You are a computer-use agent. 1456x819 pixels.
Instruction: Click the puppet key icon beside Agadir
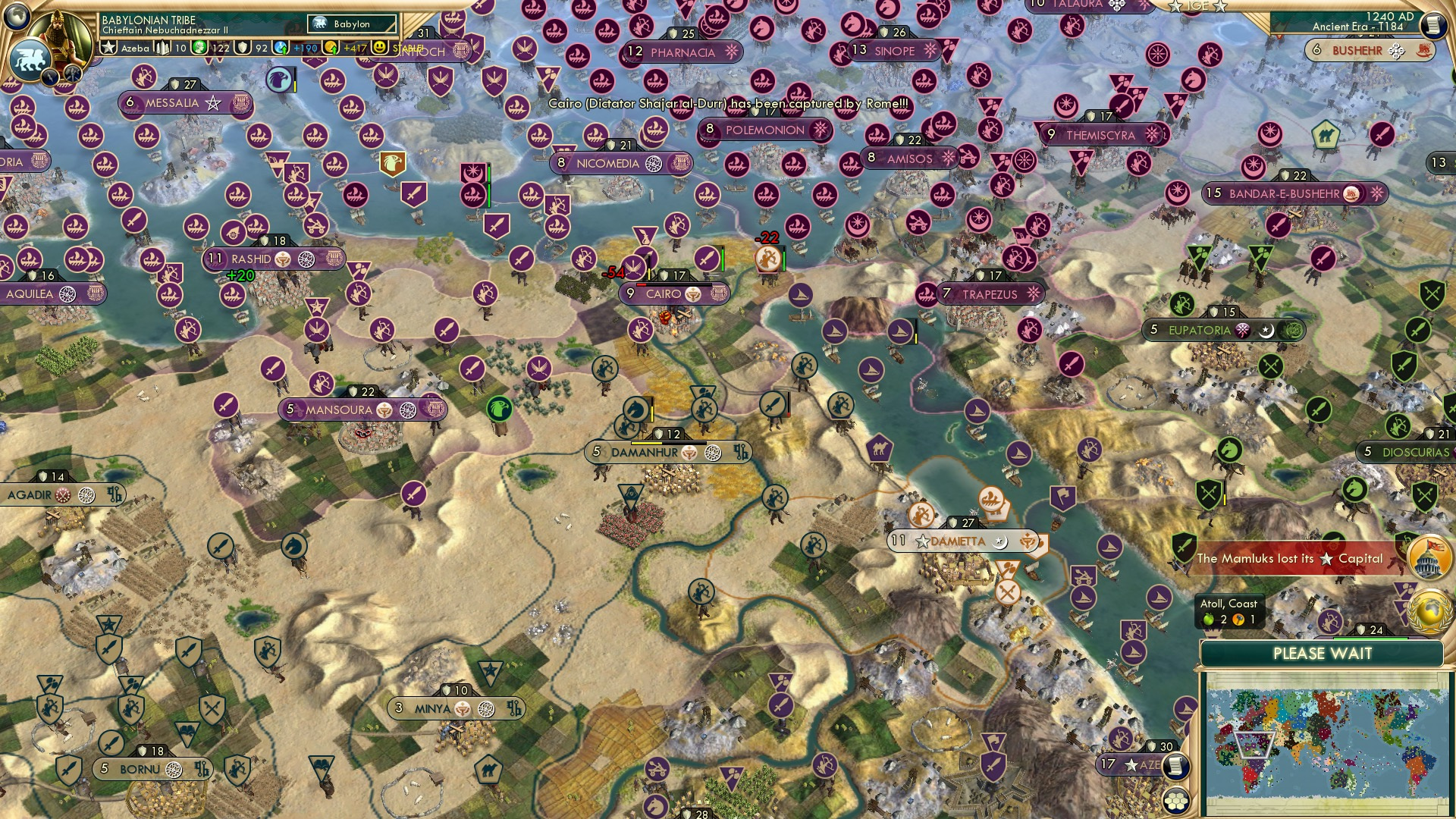pyautogui.click(x=115, y=494)
